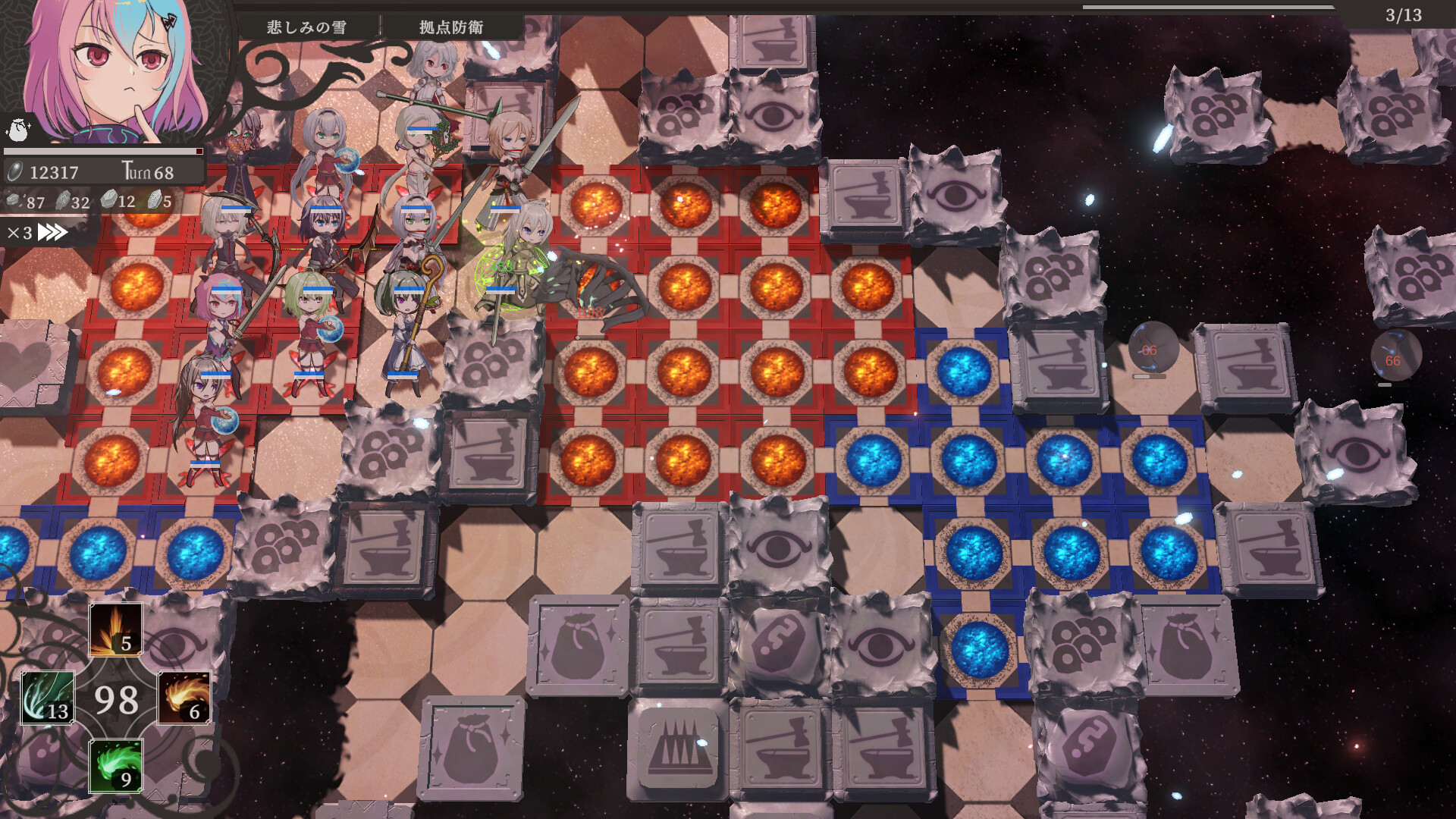Click the red progress bar under the portrait
This screenshot has height=819, width=1456.
coord(102,152)
